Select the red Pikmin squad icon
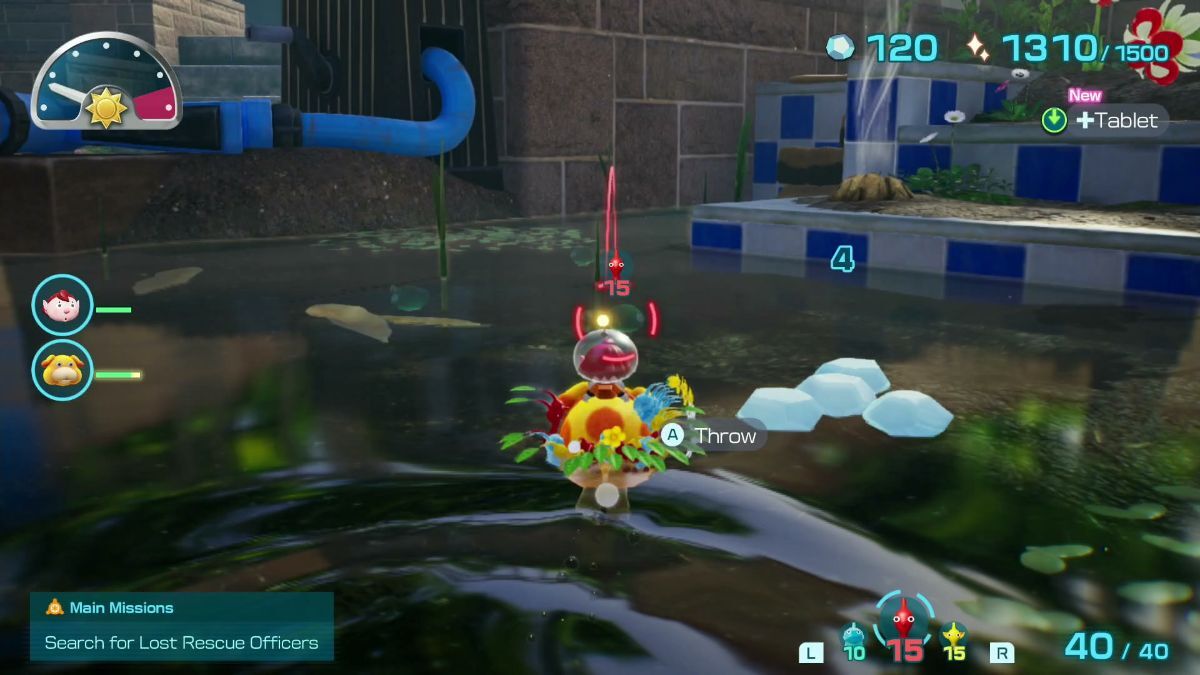The width and height of the screenshot is (1200, 675). coord(904,622)
